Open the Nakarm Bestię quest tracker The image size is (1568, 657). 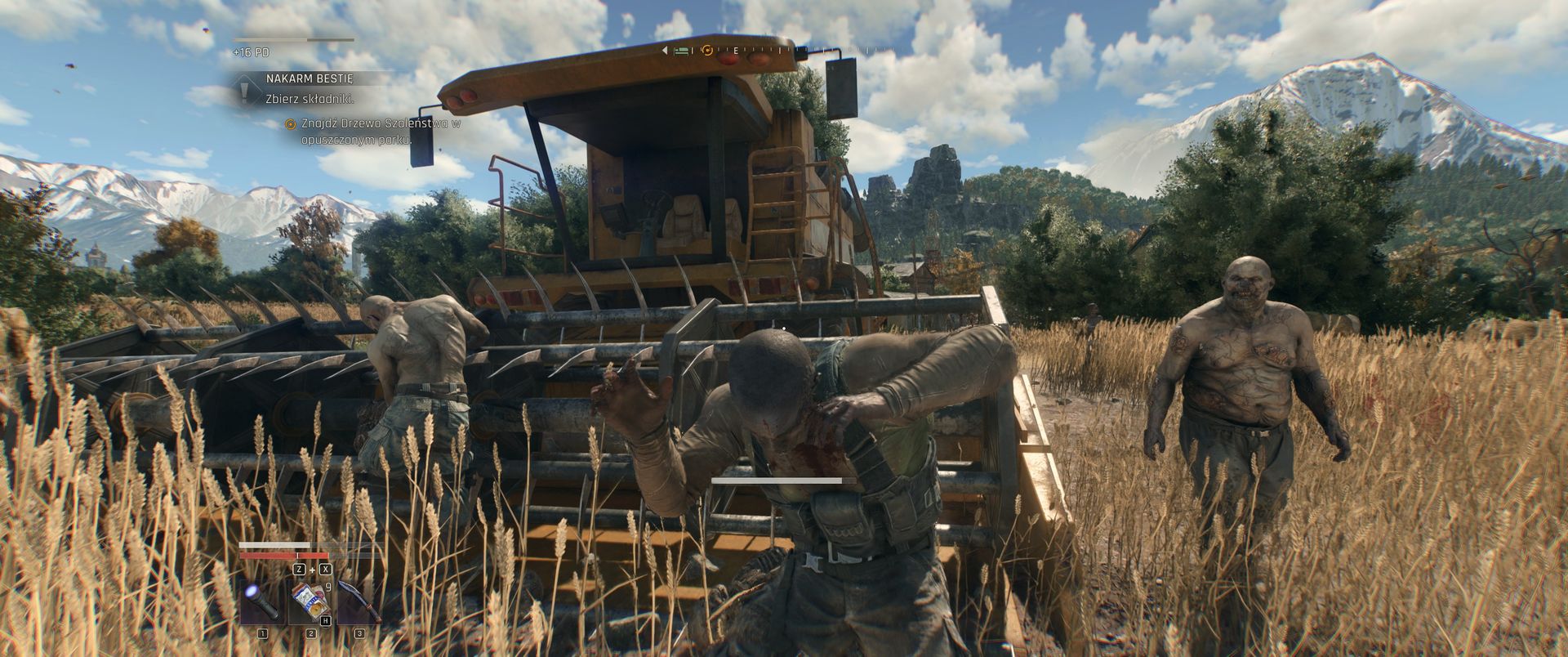[309, 78]
